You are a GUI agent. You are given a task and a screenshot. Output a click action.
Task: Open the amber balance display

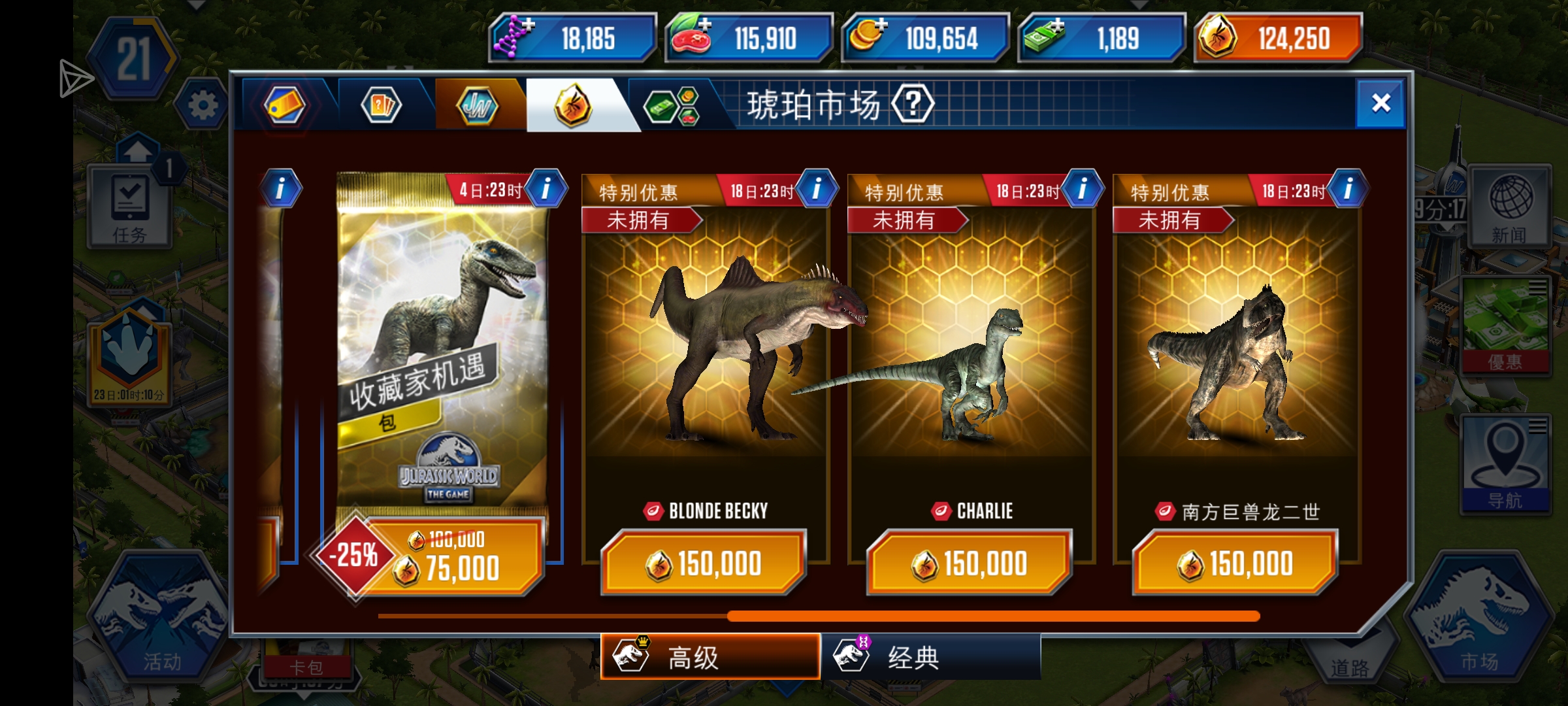click(x=1278, y=38)
